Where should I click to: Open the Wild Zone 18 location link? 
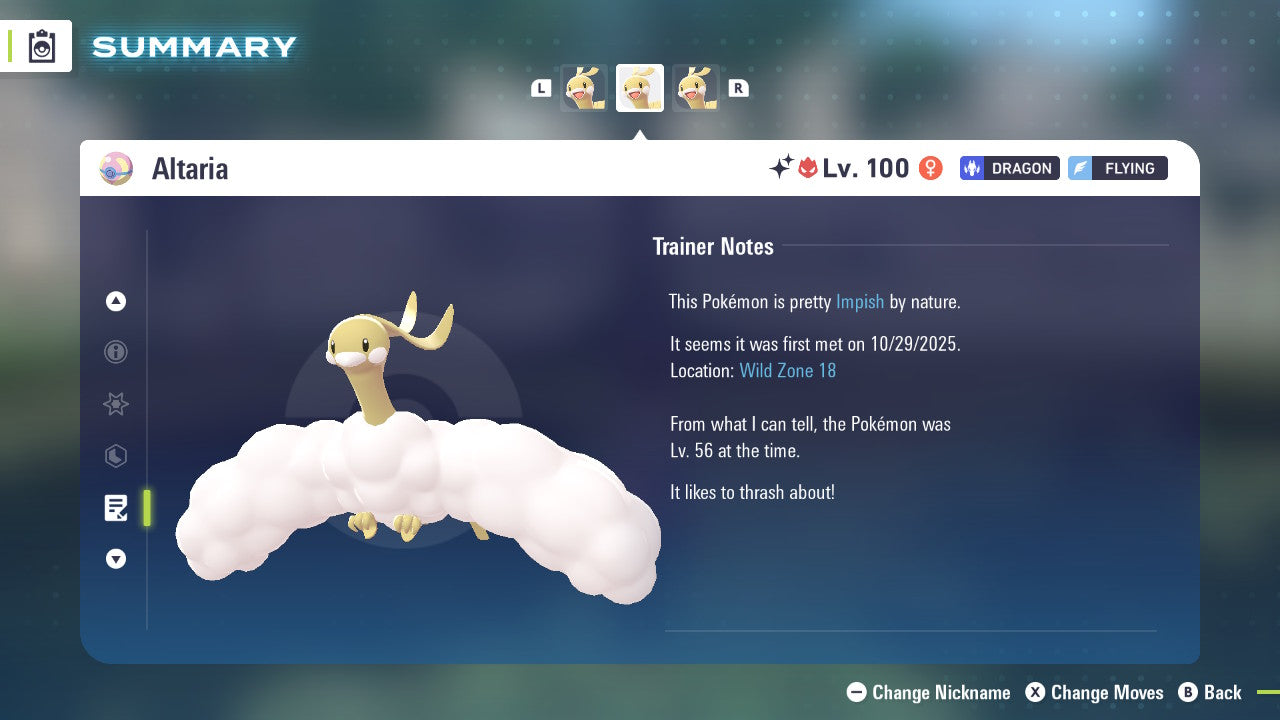(788, 370)
